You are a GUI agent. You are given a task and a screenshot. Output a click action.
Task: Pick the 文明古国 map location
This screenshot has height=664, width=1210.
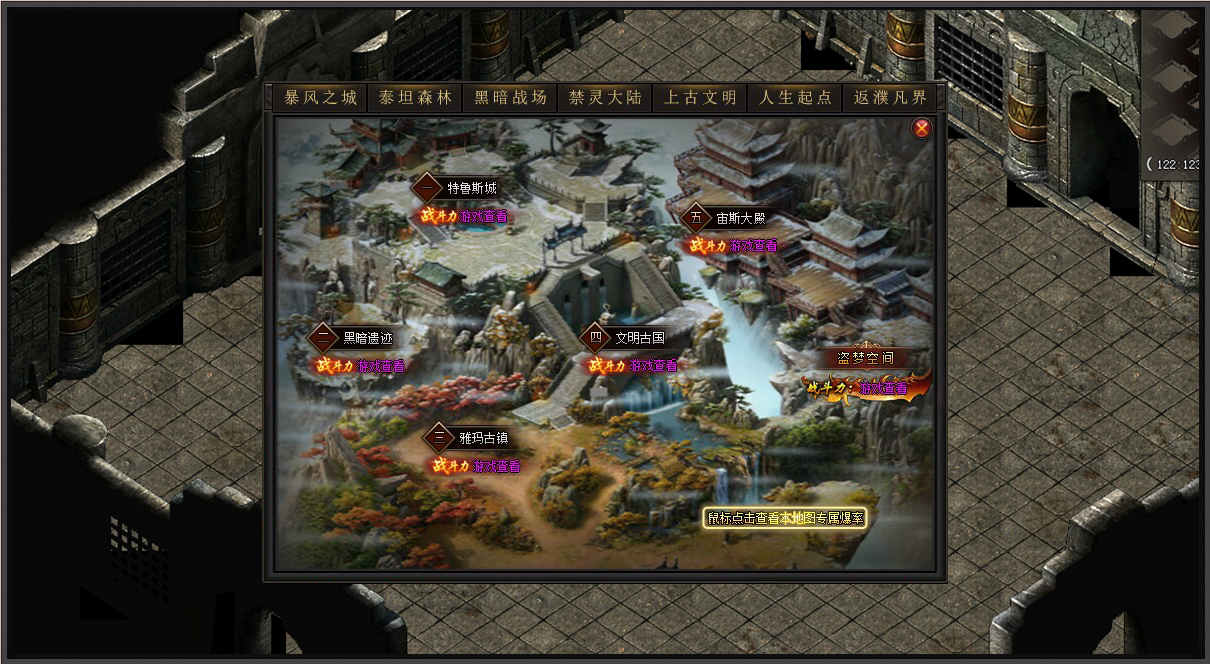pyautogui.click(x=639, y=337)
